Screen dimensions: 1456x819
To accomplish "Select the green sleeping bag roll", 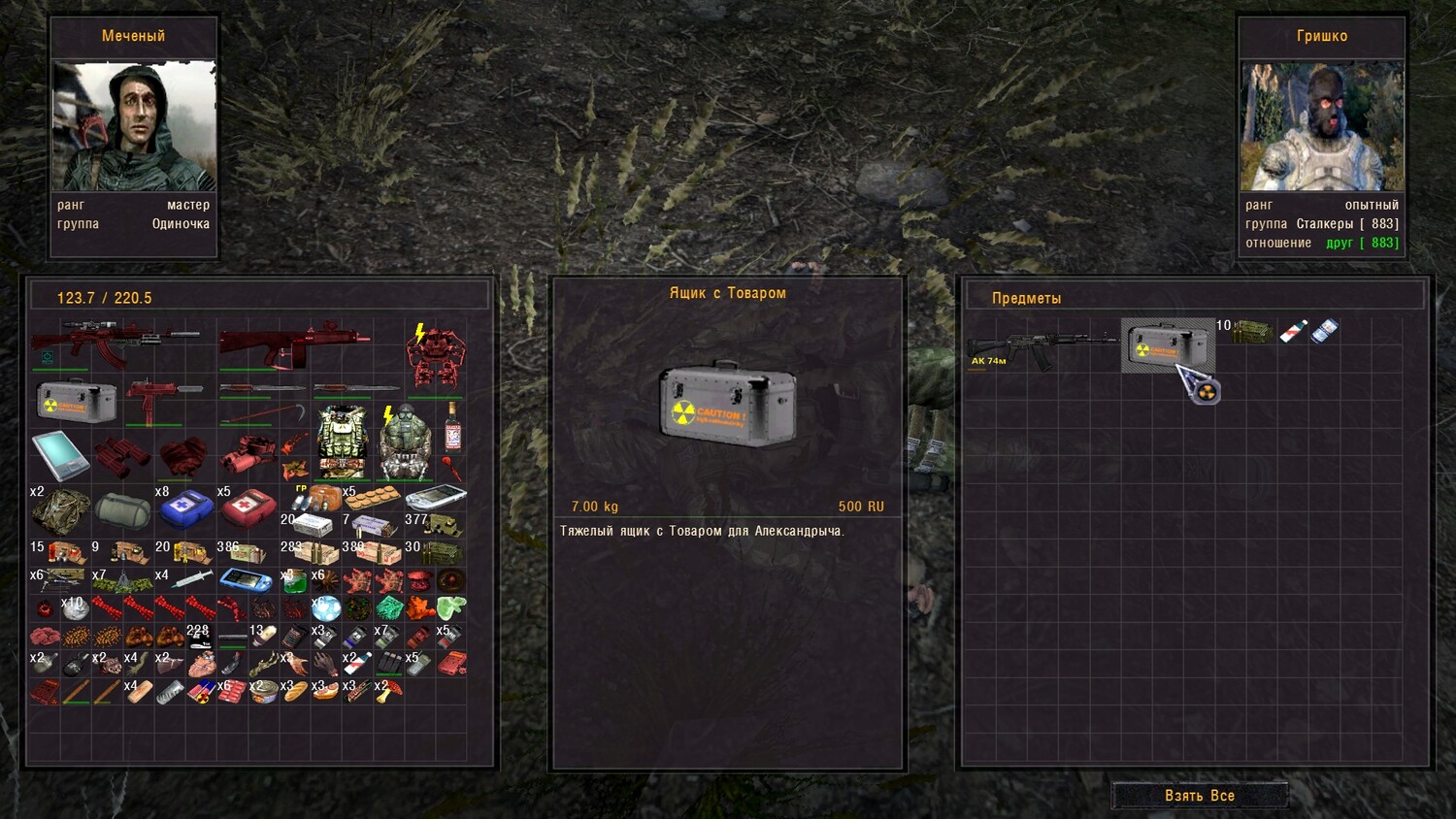I will (x=122, y=510).
